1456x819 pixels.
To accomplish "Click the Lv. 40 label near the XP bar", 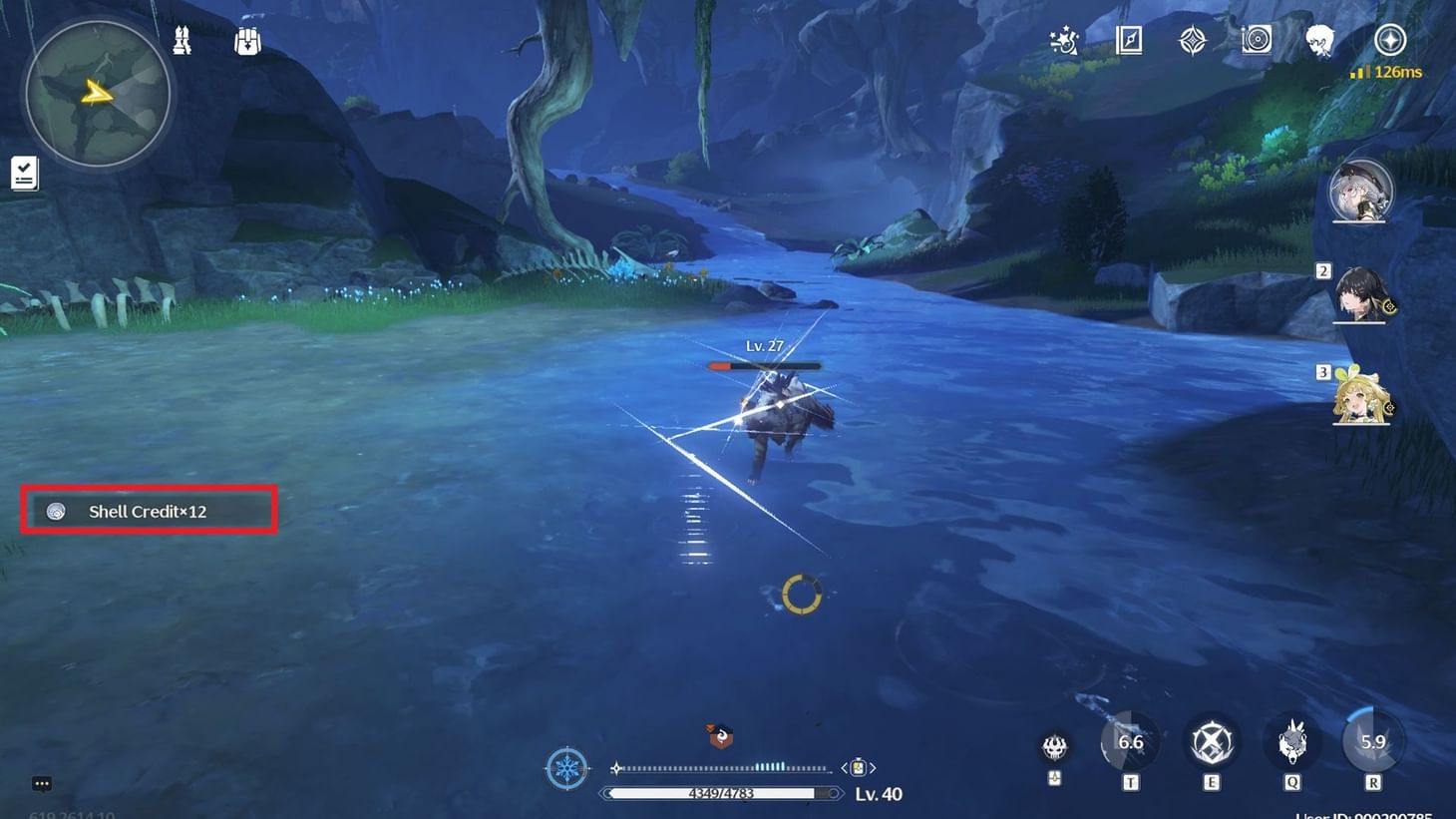I will click(x=879, y=794).
